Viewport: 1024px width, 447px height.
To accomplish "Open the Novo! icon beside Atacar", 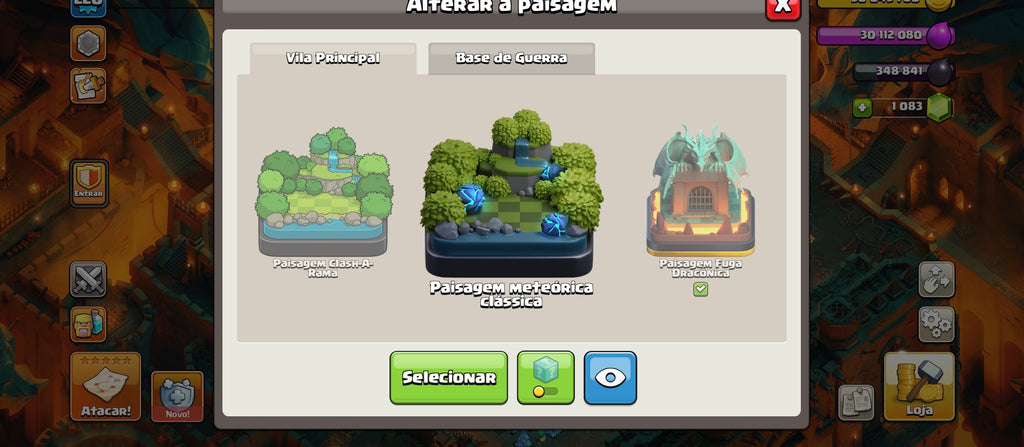I will click(177, 396).
